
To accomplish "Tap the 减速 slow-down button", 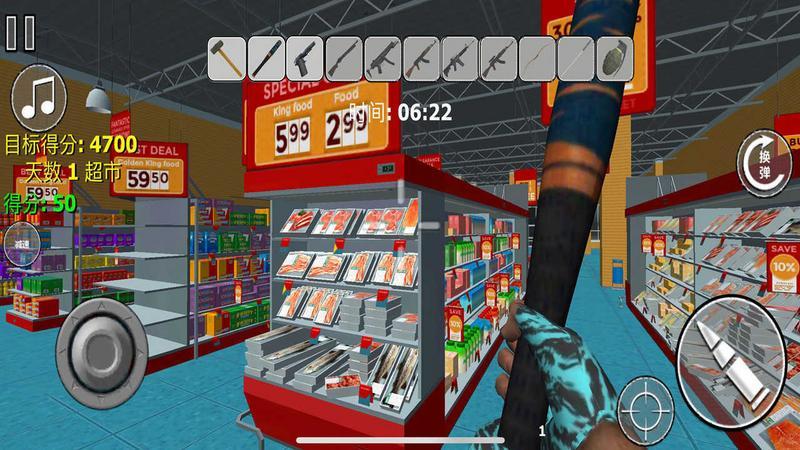I will 20,242.
